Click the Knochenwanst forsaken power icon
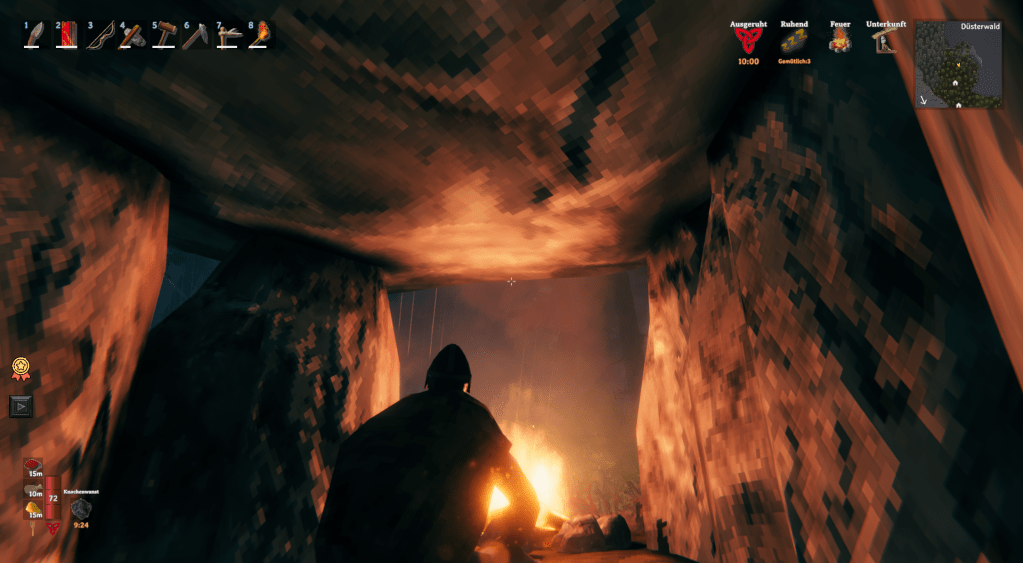 point(81,508)
